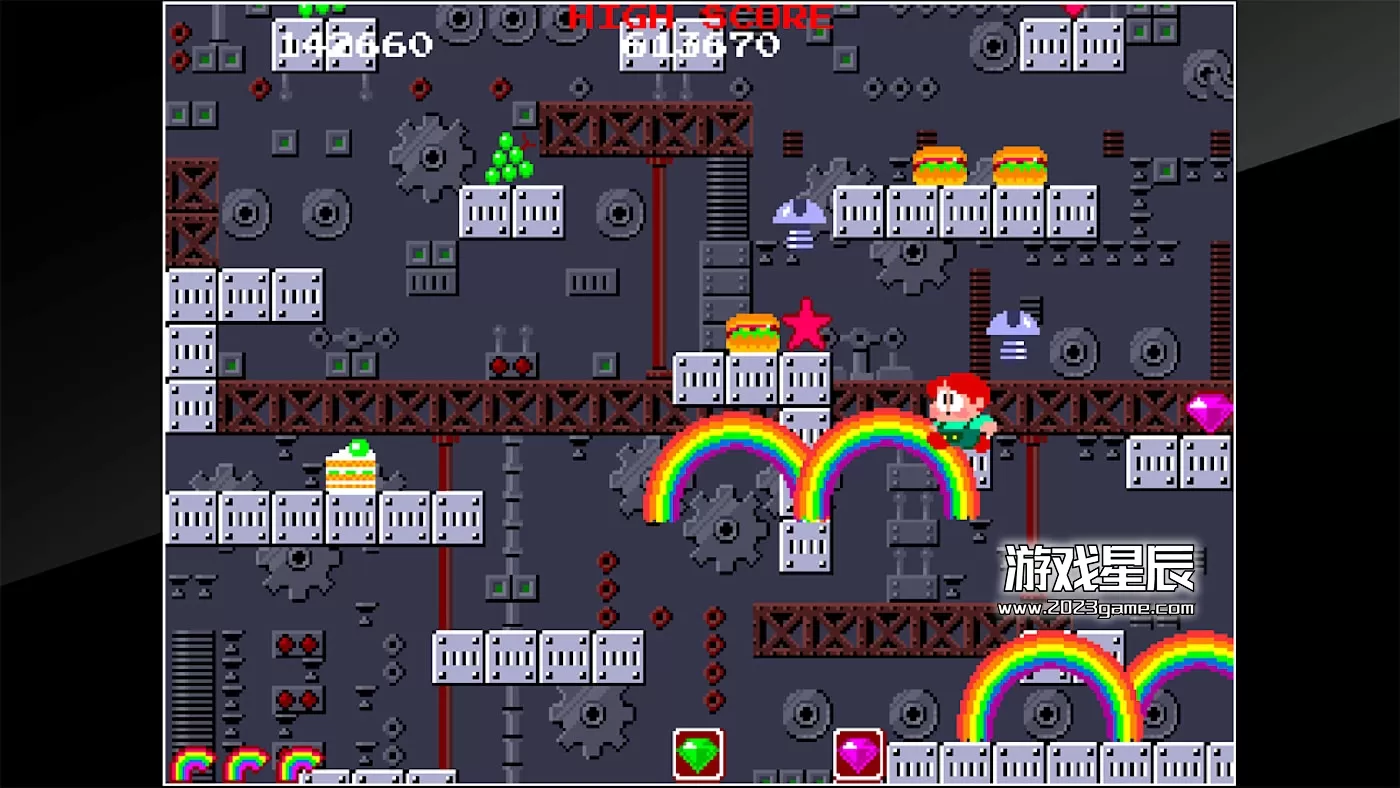Select the collected green diamond slot
The width and height of the screenshot is (1400, 788).
click(x=698, y=755)
